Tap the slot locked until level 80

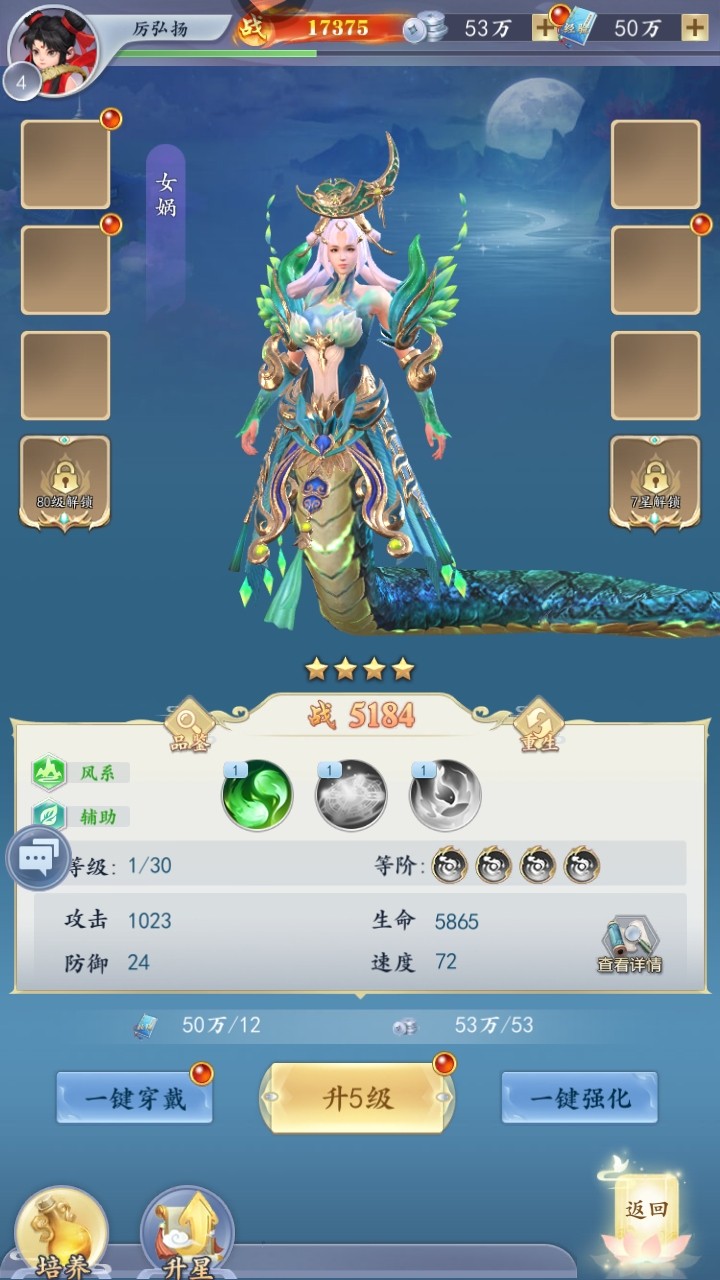point(65,482)
